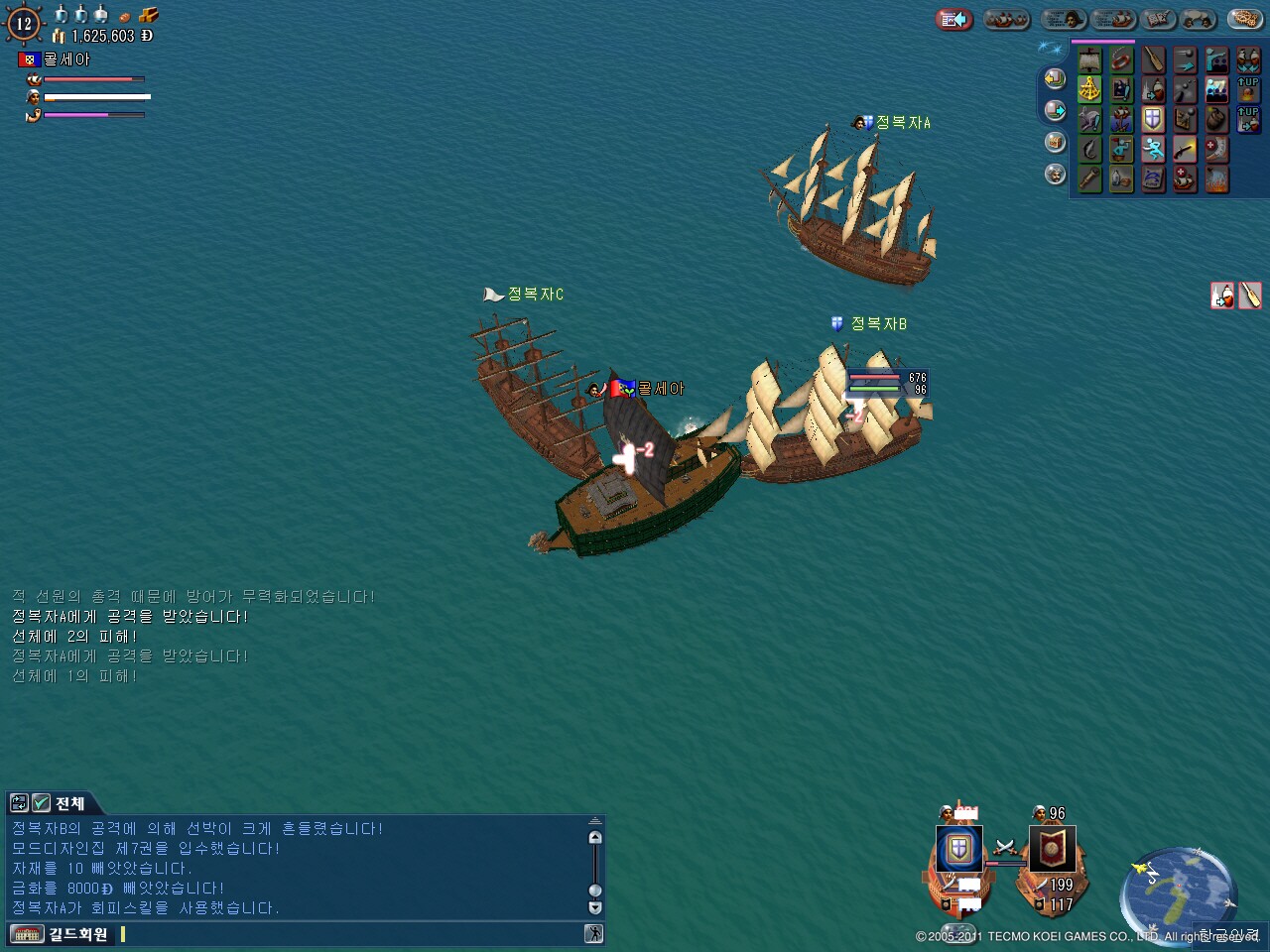Select the spyglass telescope skill
The image size is (1270, 952).
(1089, 179)
